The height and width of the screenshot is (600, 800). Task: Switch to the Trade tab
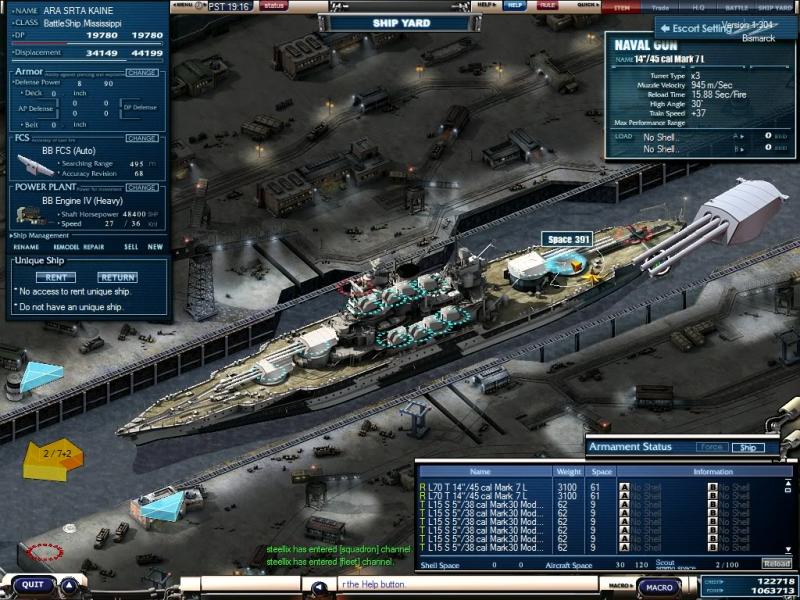click(660, 7)
